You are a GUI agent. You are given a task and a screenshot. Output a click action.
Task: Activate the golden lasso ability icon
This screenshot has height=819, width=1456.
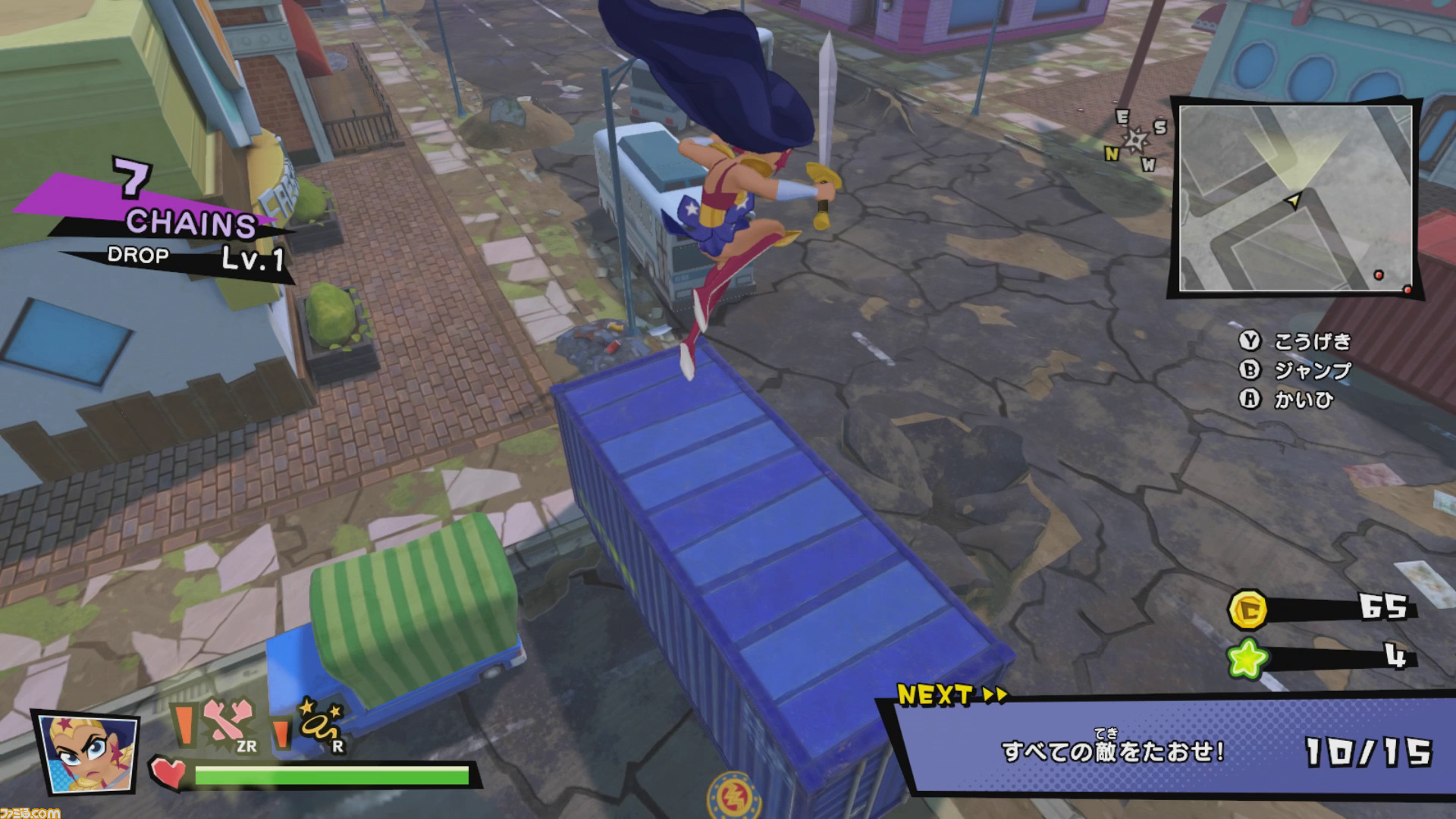(x=322, y=725)
